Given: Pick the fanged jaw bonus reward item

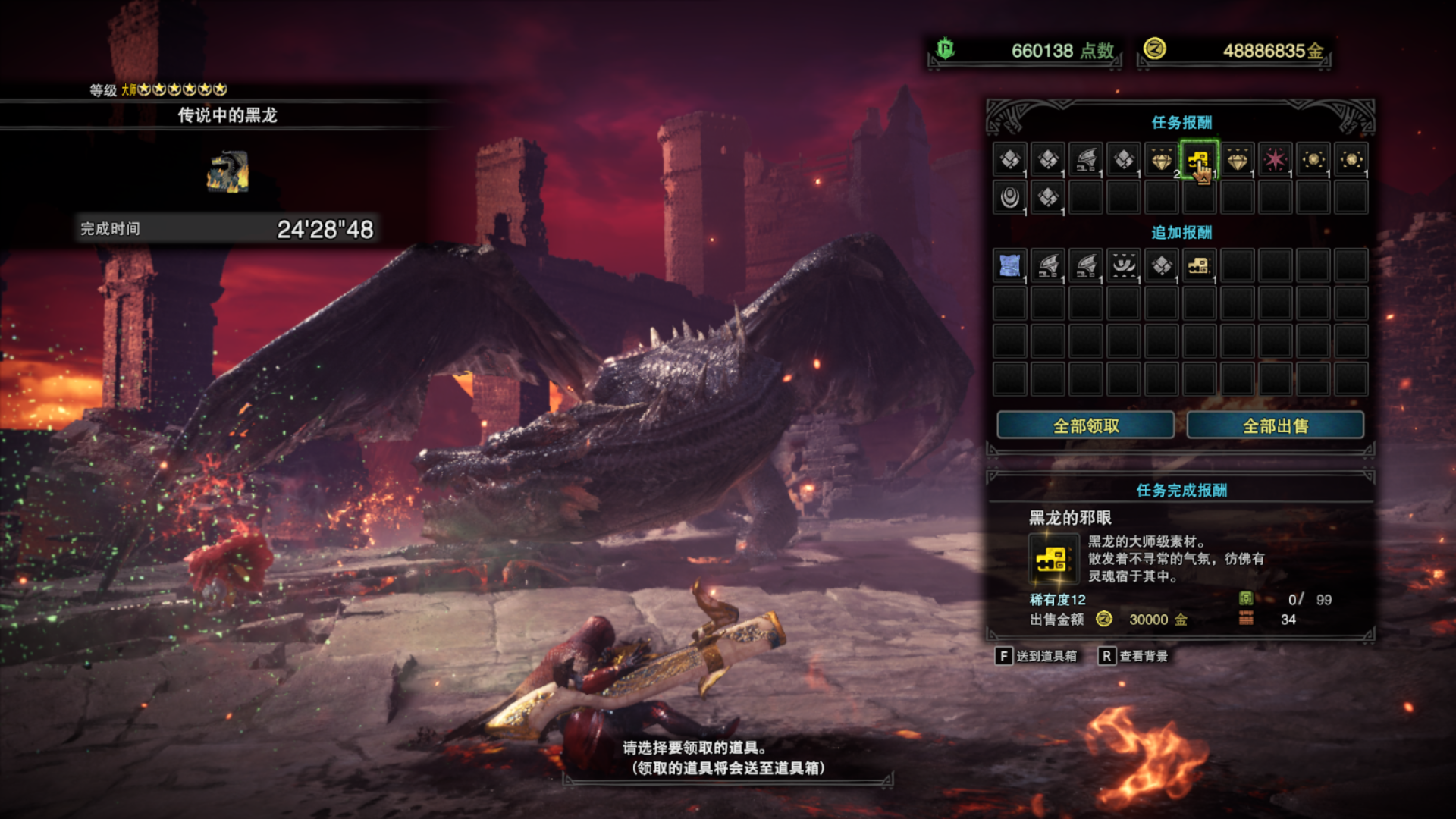Looking at the screenshot, I should point(1123,265).
